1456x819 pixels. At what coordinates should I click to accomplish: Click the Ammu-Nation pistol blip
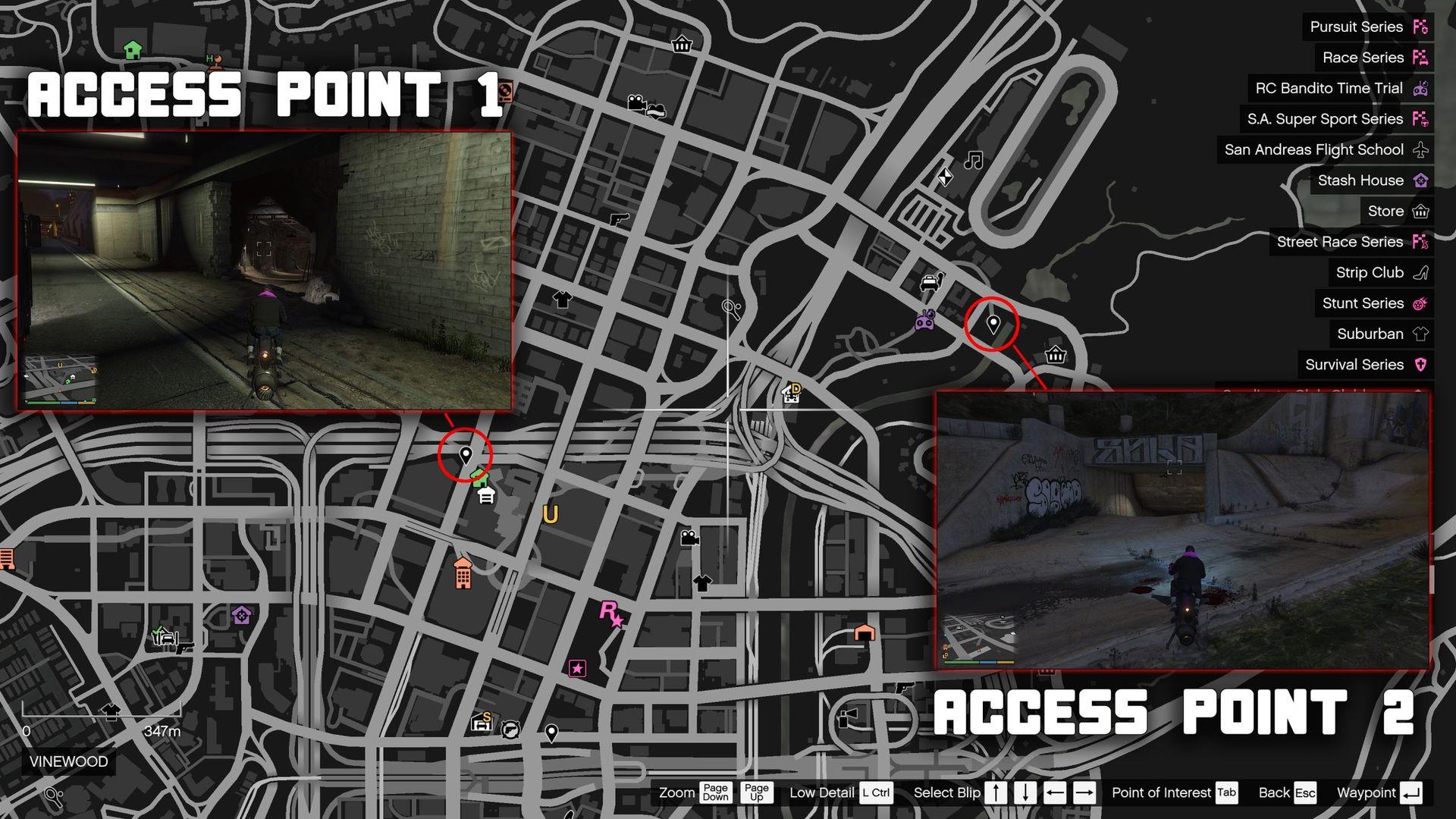[x=619, y=221]
